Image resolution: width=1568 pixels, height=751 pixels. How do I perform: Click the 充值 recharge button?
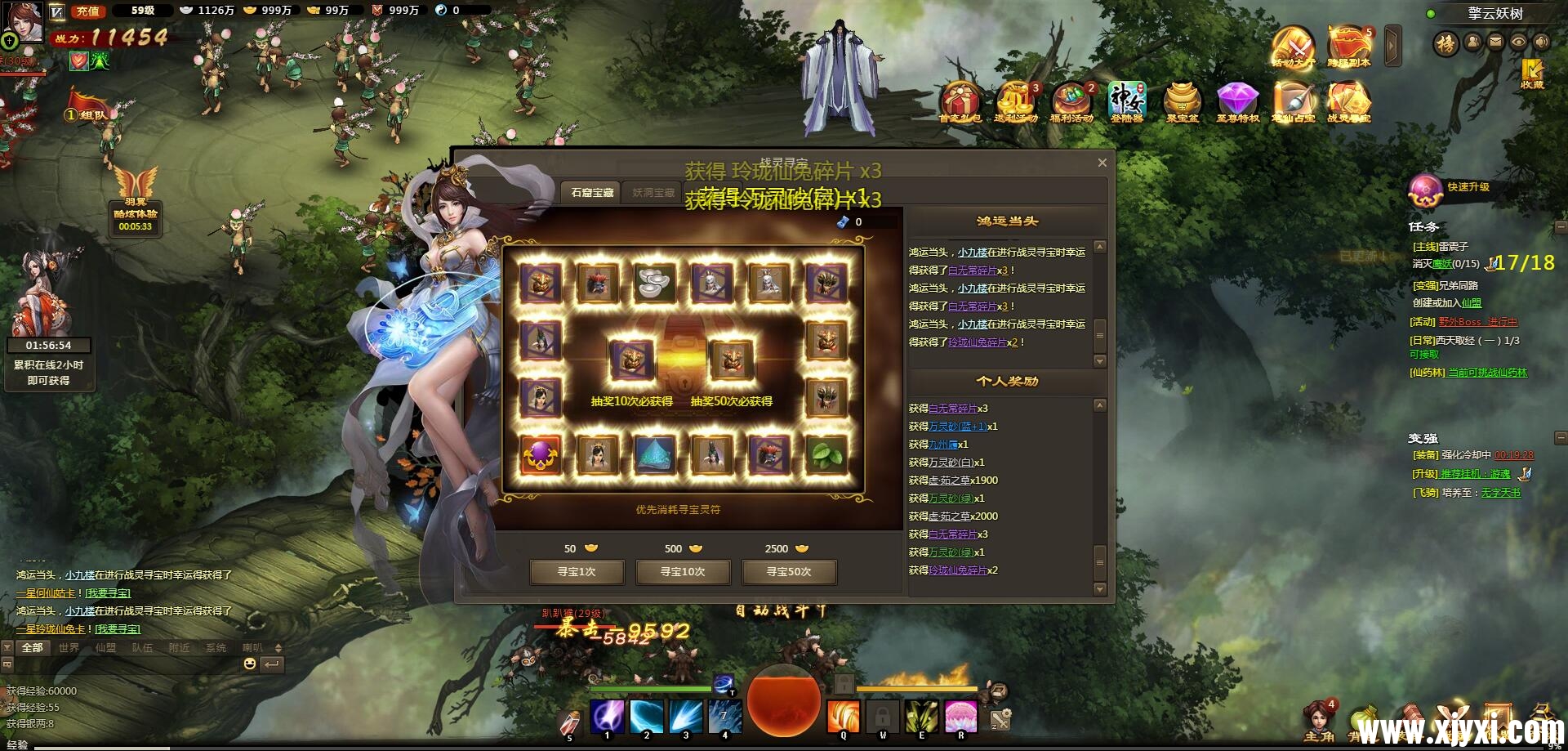(x=87, y=11)
